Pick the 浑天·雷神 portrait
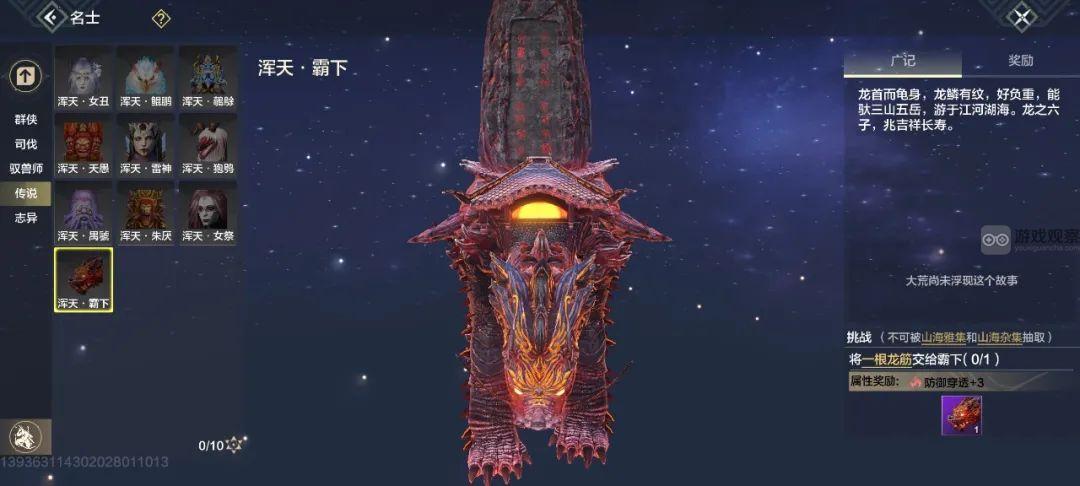 pos(146,145)
